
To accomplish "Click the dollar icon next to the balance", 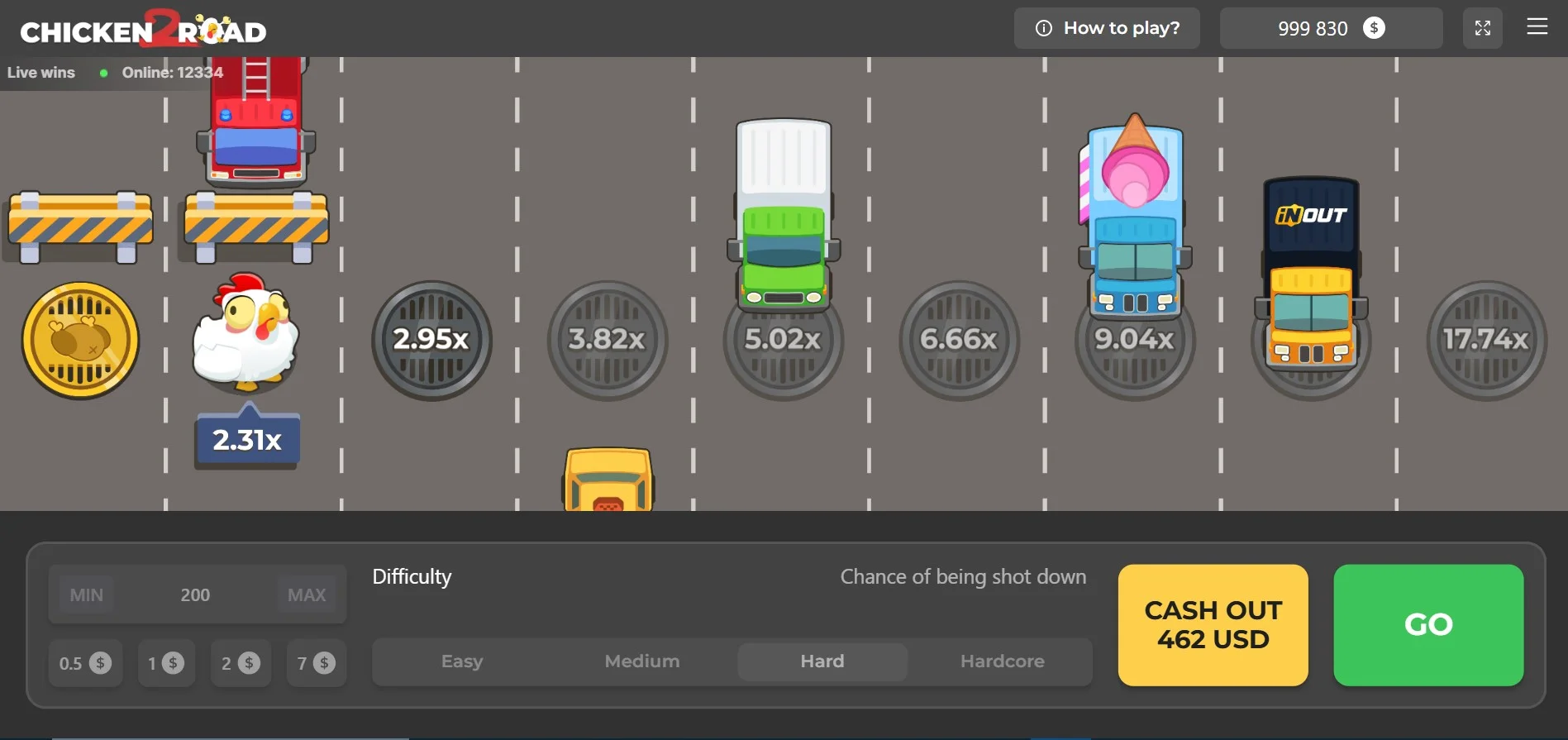I will click(x=1374, y=27).
